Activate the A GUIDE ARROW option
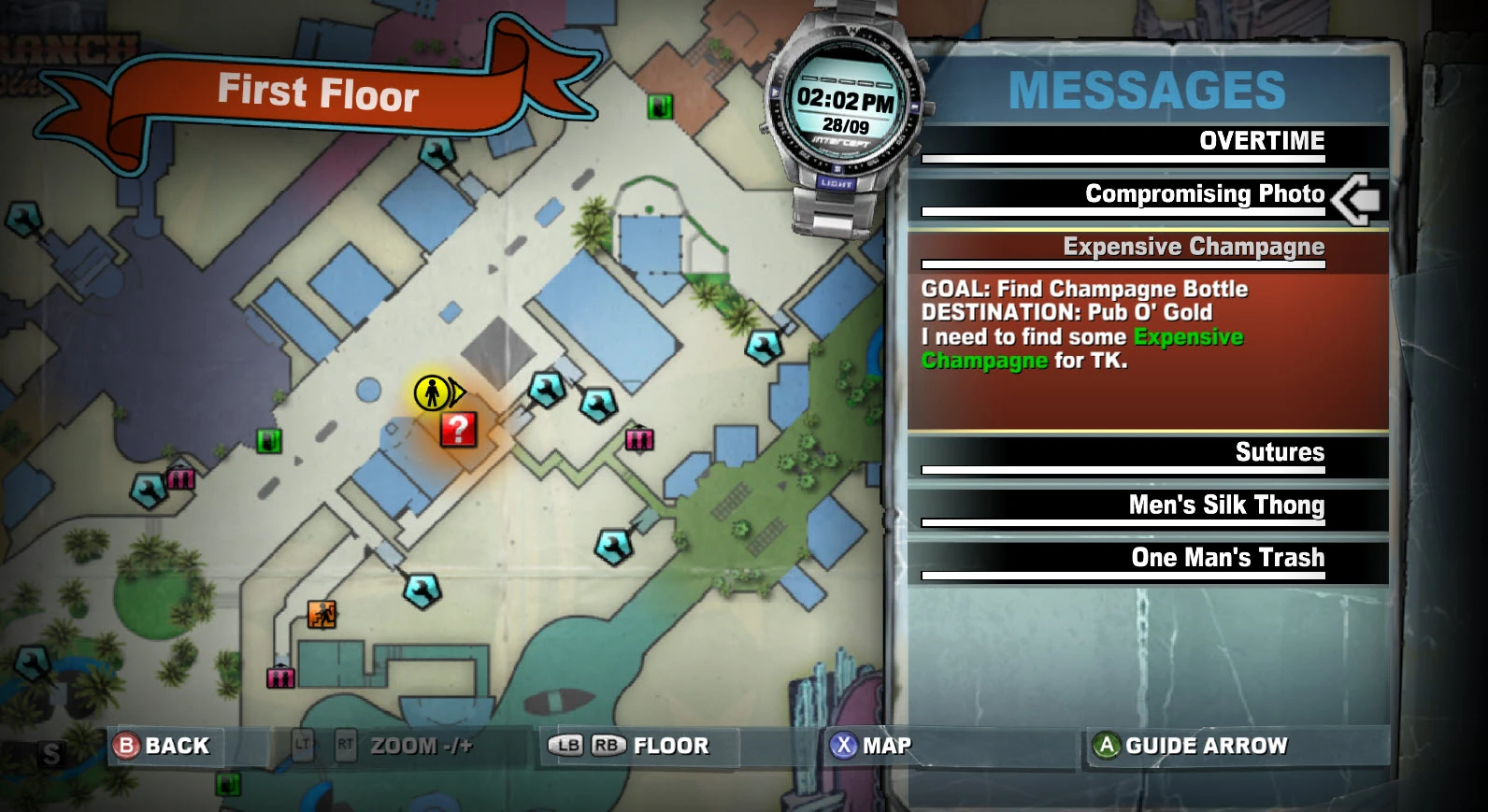Viewport: 1488px width, 812px height. coord(1192,746)
